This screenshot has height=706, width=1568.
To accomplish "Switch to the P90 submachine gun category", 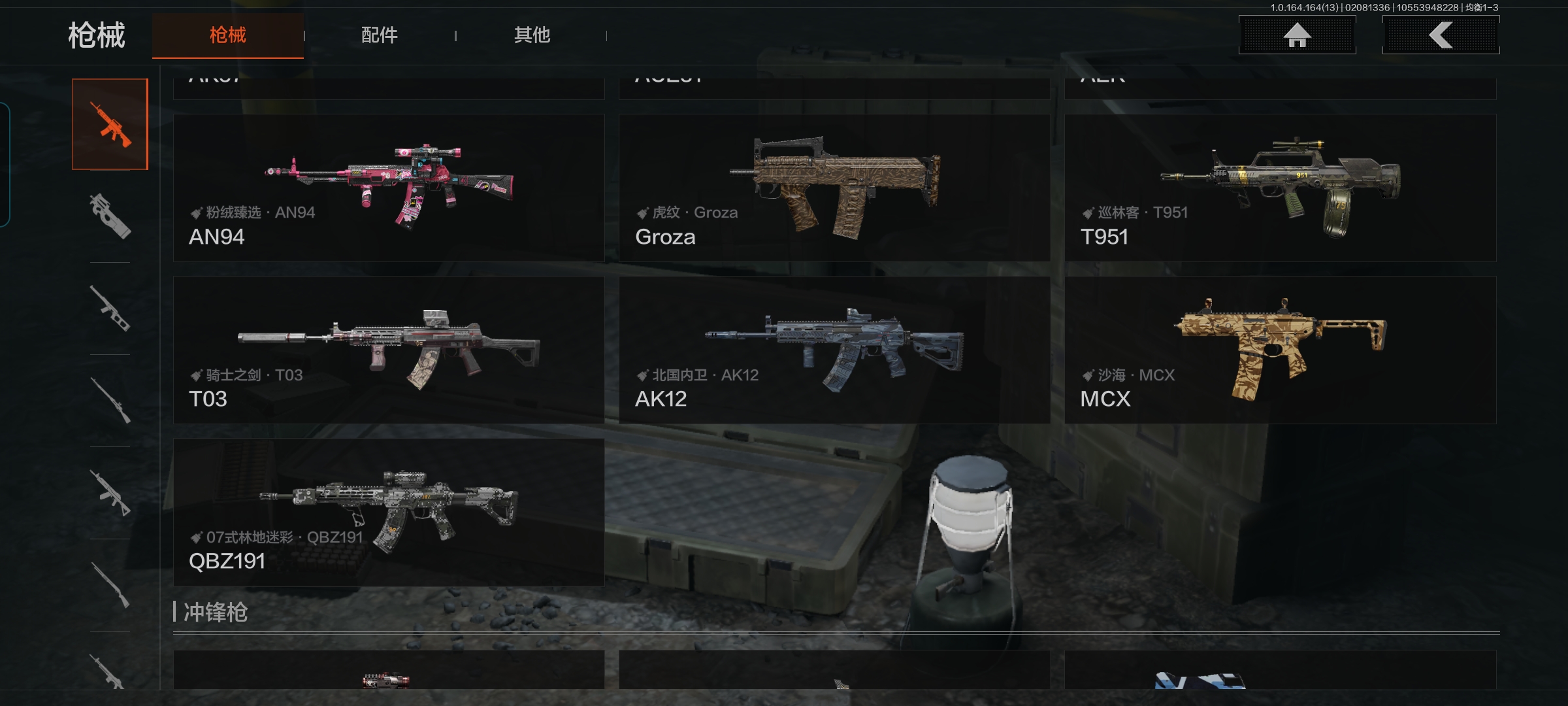I will (x=110, y=216).
